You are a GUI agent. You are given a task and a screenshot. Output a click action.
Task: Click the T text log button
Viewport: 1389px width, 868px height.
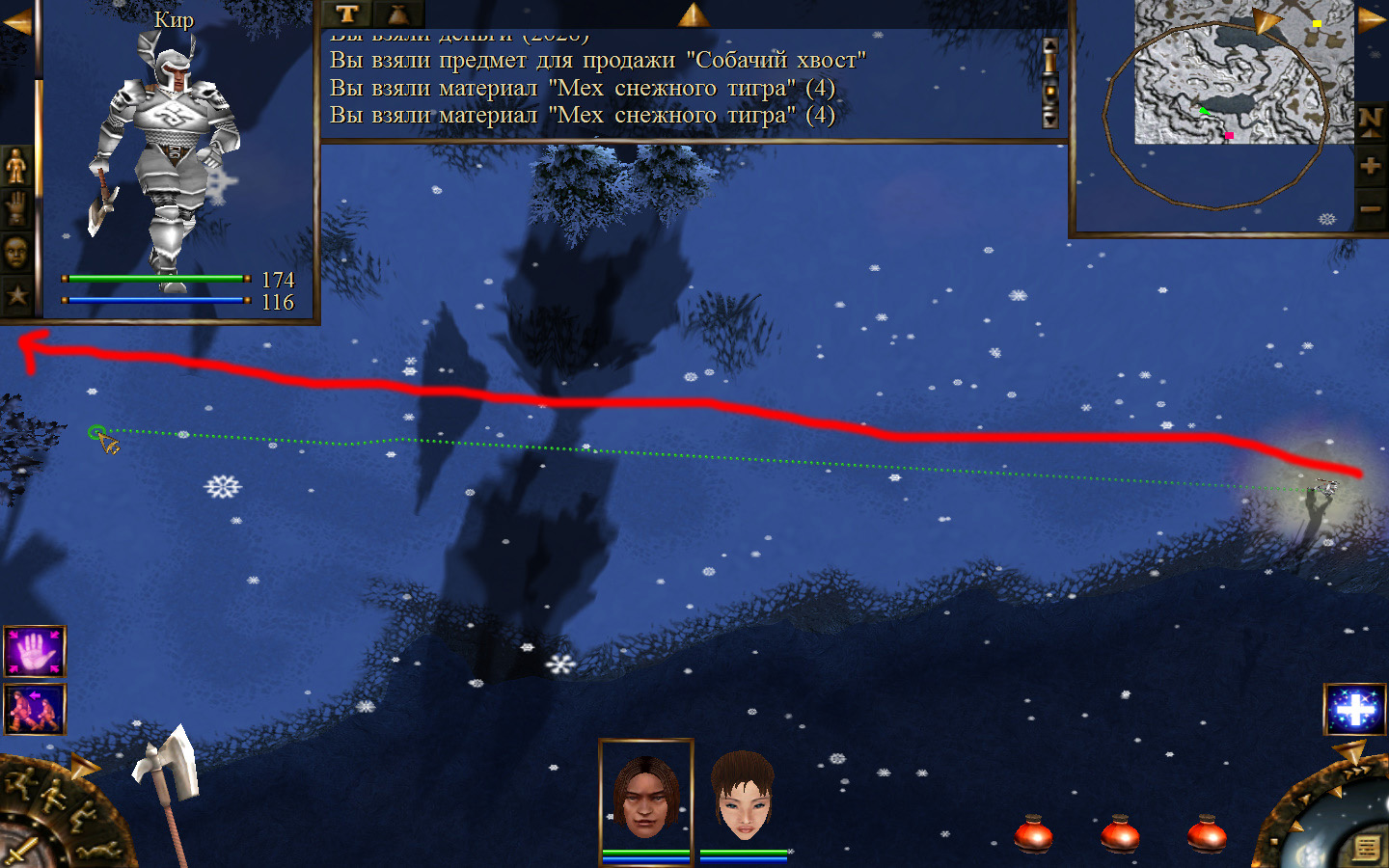click(347, 14)
